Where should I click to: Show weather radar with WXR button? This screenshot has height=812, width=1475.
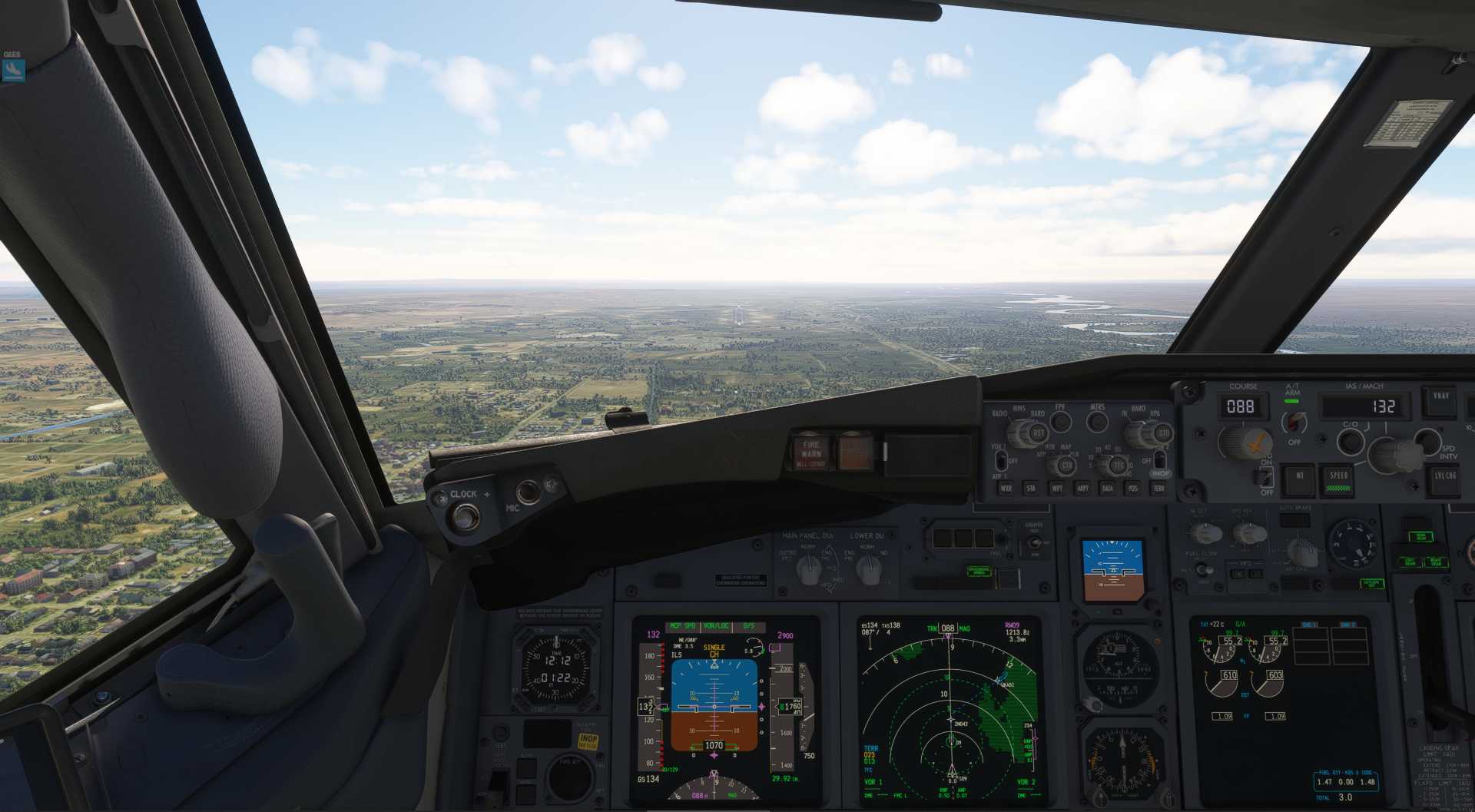pyautogui.click(x=1006, y=488)
